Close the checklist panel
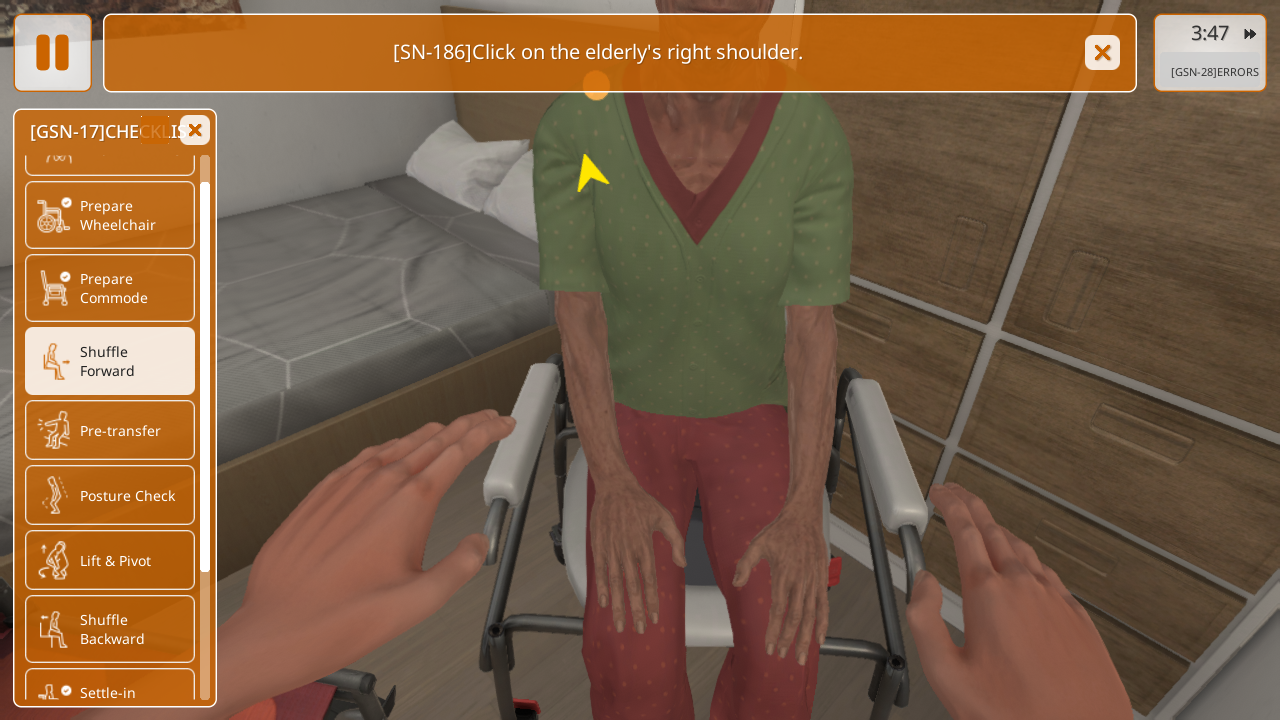The height and width of the screenshot is (720, 1280). pyautogui.click(x=195, y=130)
